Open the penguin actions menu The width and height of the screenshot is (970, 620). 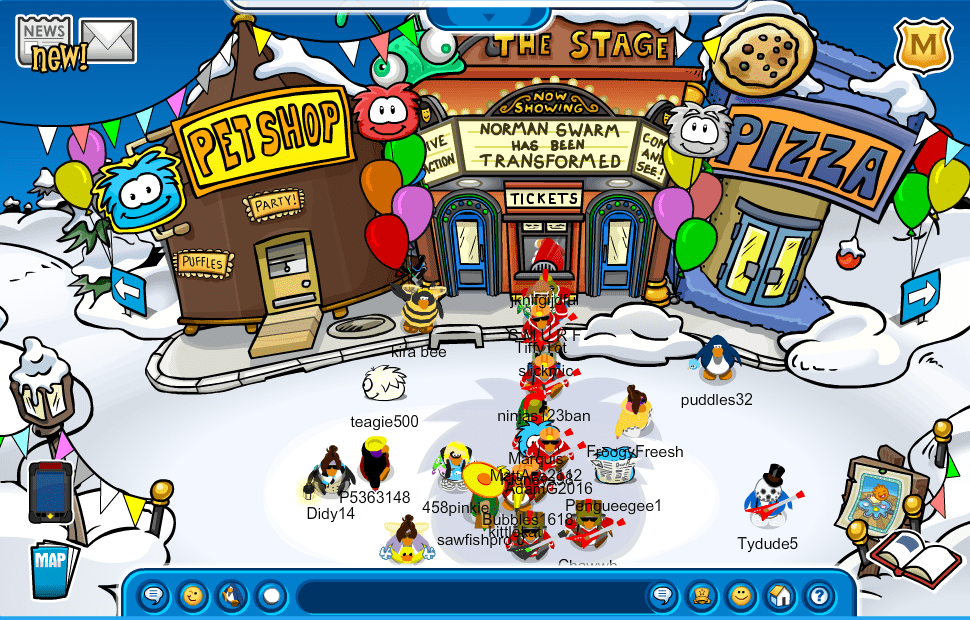[x=232, y=597]
